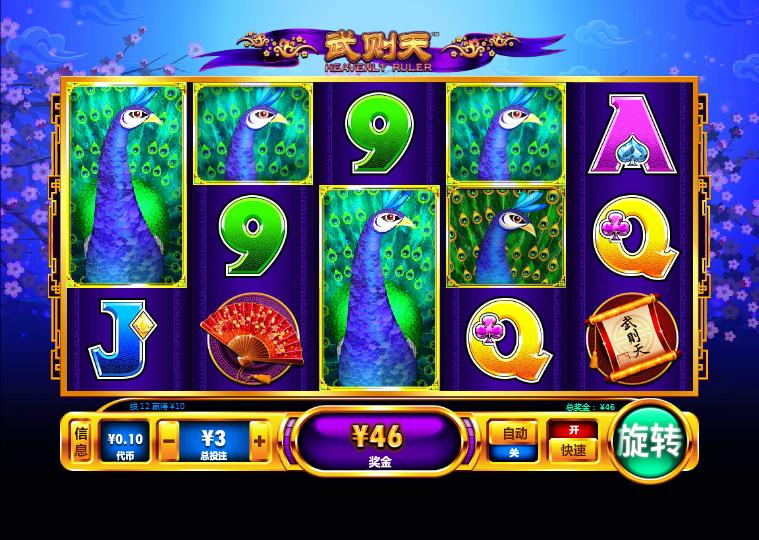Open the 信息 info panel
The width and height of the screenshot is (759, 540).
click(x=82, y=440)
